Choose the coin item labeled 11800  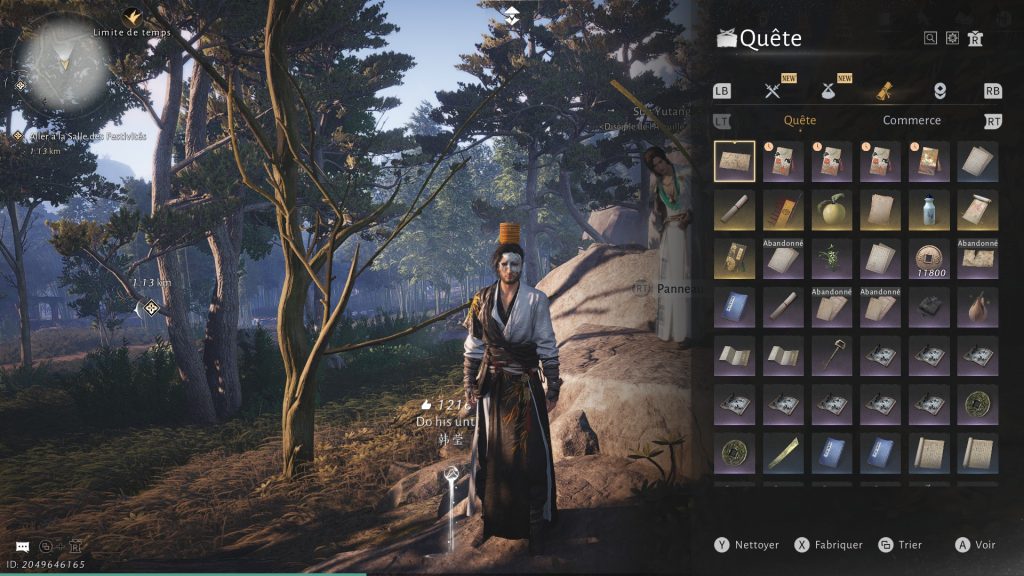(x=929, y=258)
